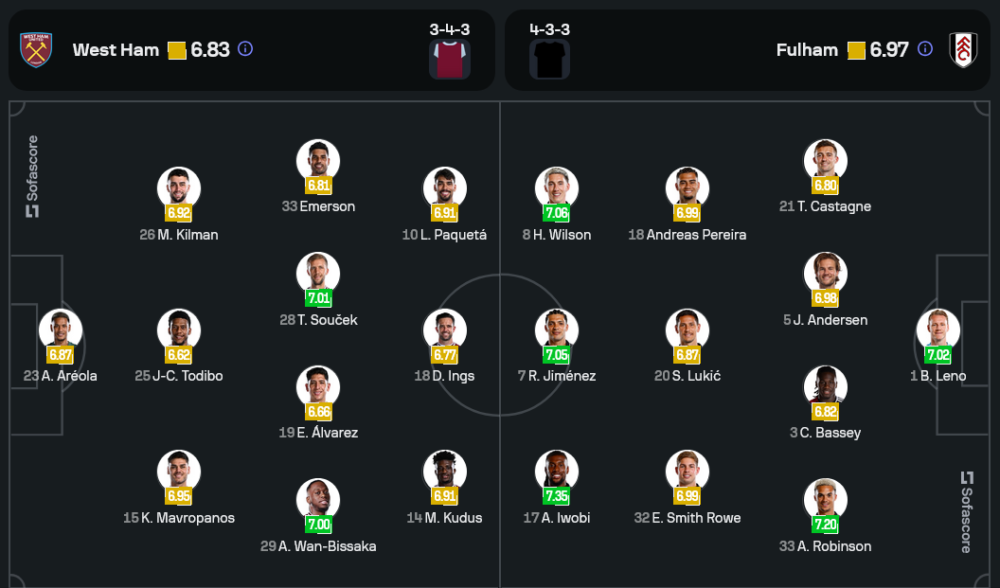The width and height of the screenshot is (1000, 588).
Task: Choose H. Wilson in Fulham's lineup
Action: pos(556,190)
